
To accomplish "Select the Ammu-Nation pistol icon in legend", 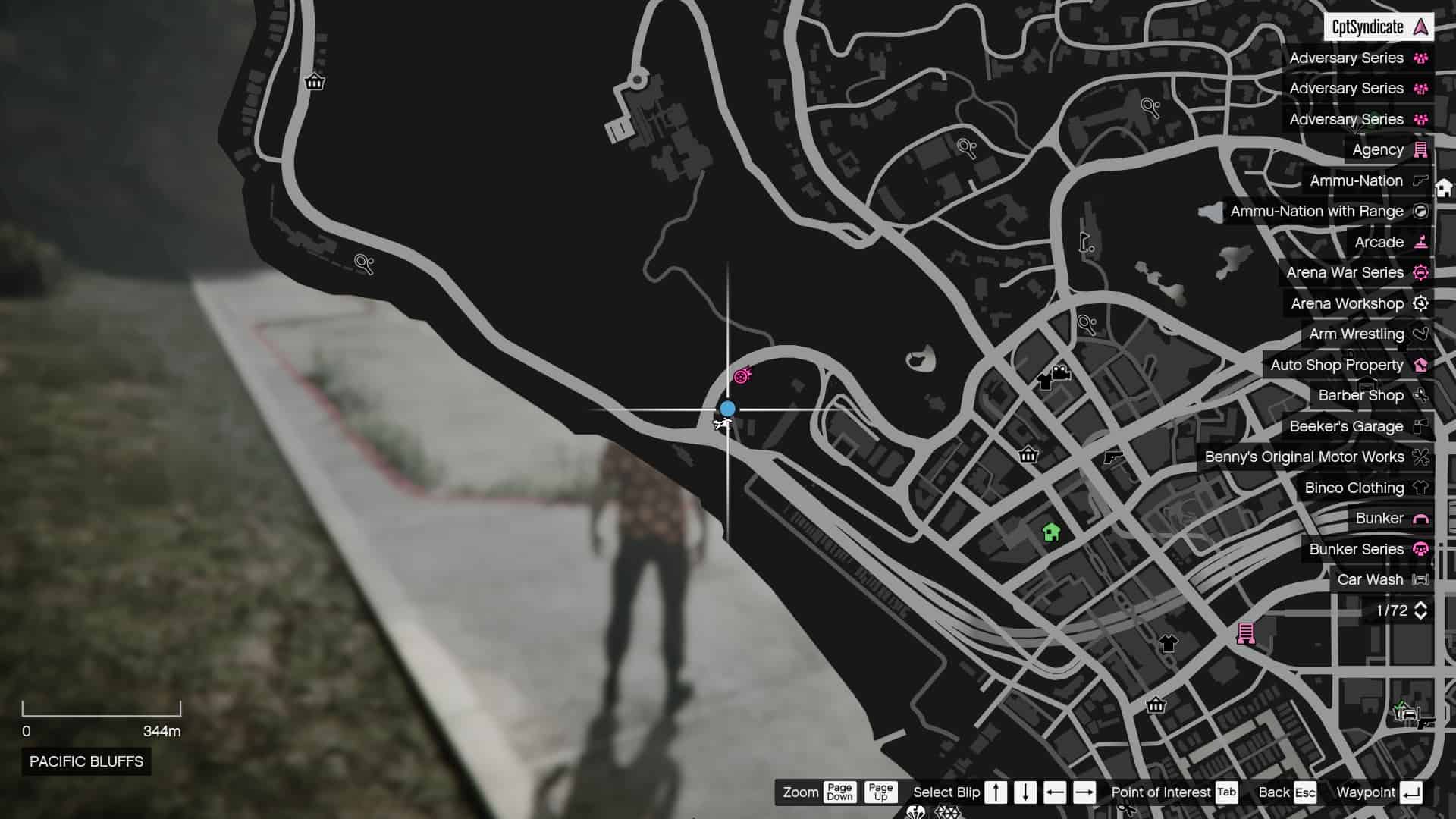I will pyautogui.click(x=1421, y=180).
